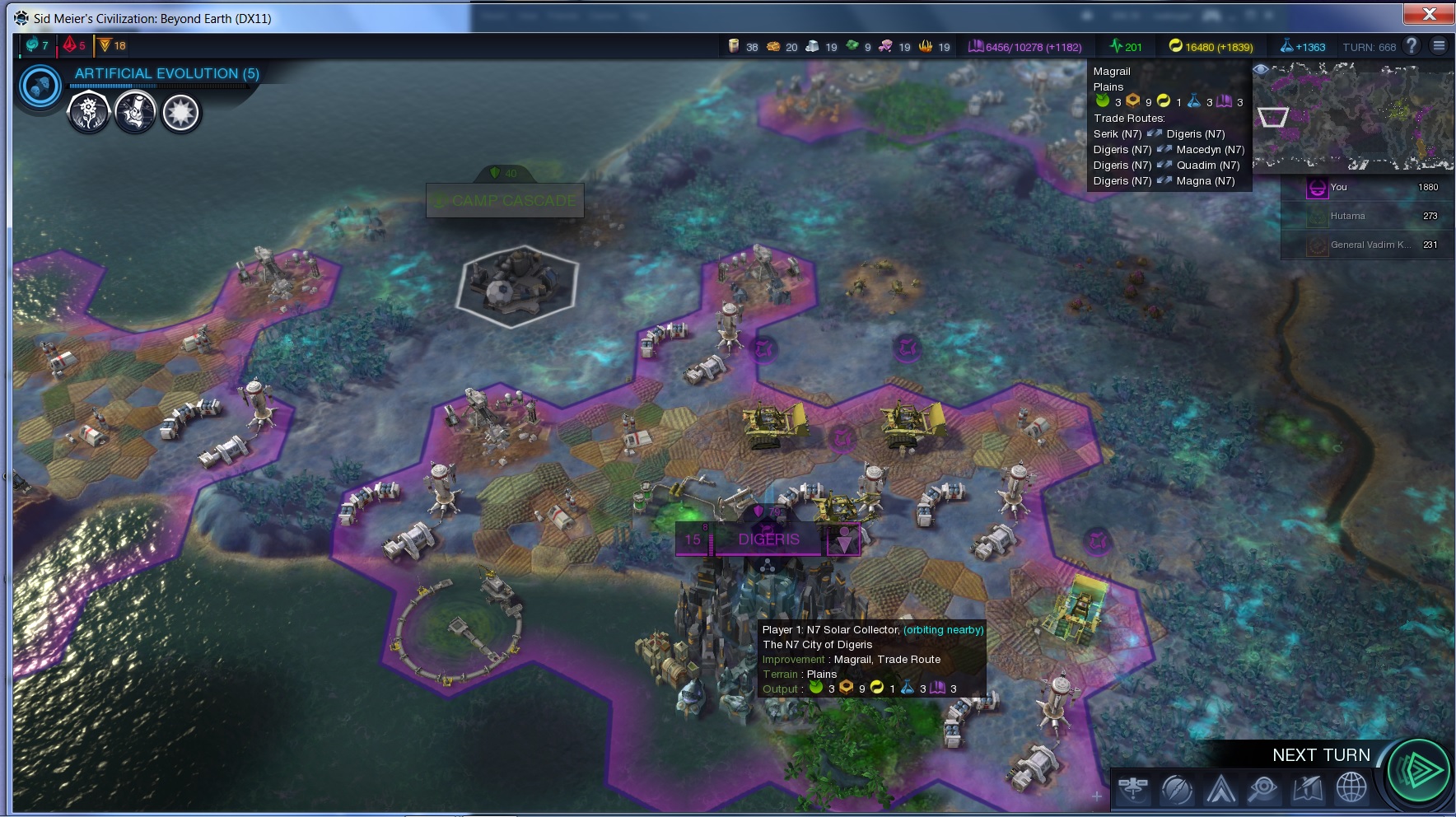Select the flower notification icon
Screen dimensions: 1456x817
click(x=88, y=112)
